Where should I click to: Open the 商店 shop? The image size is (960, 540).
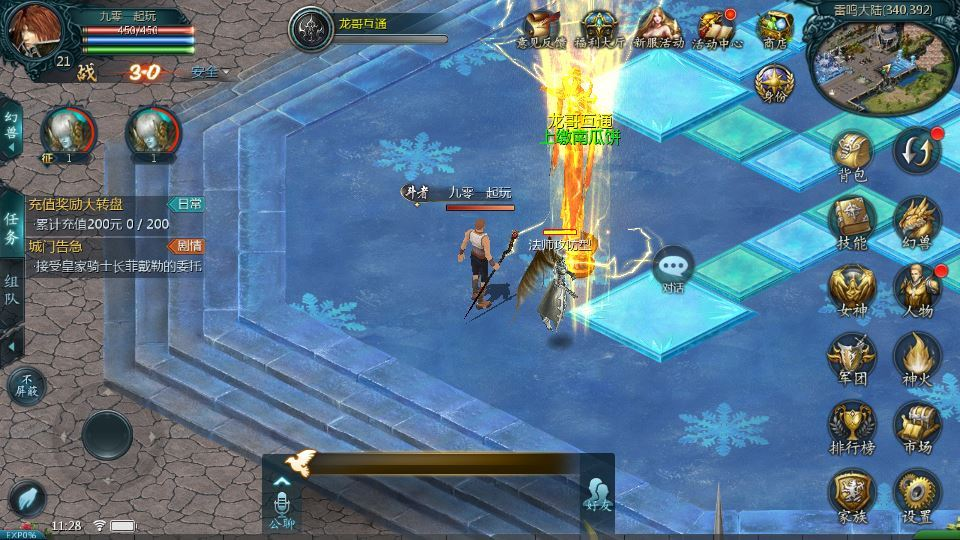click(775, 29)
